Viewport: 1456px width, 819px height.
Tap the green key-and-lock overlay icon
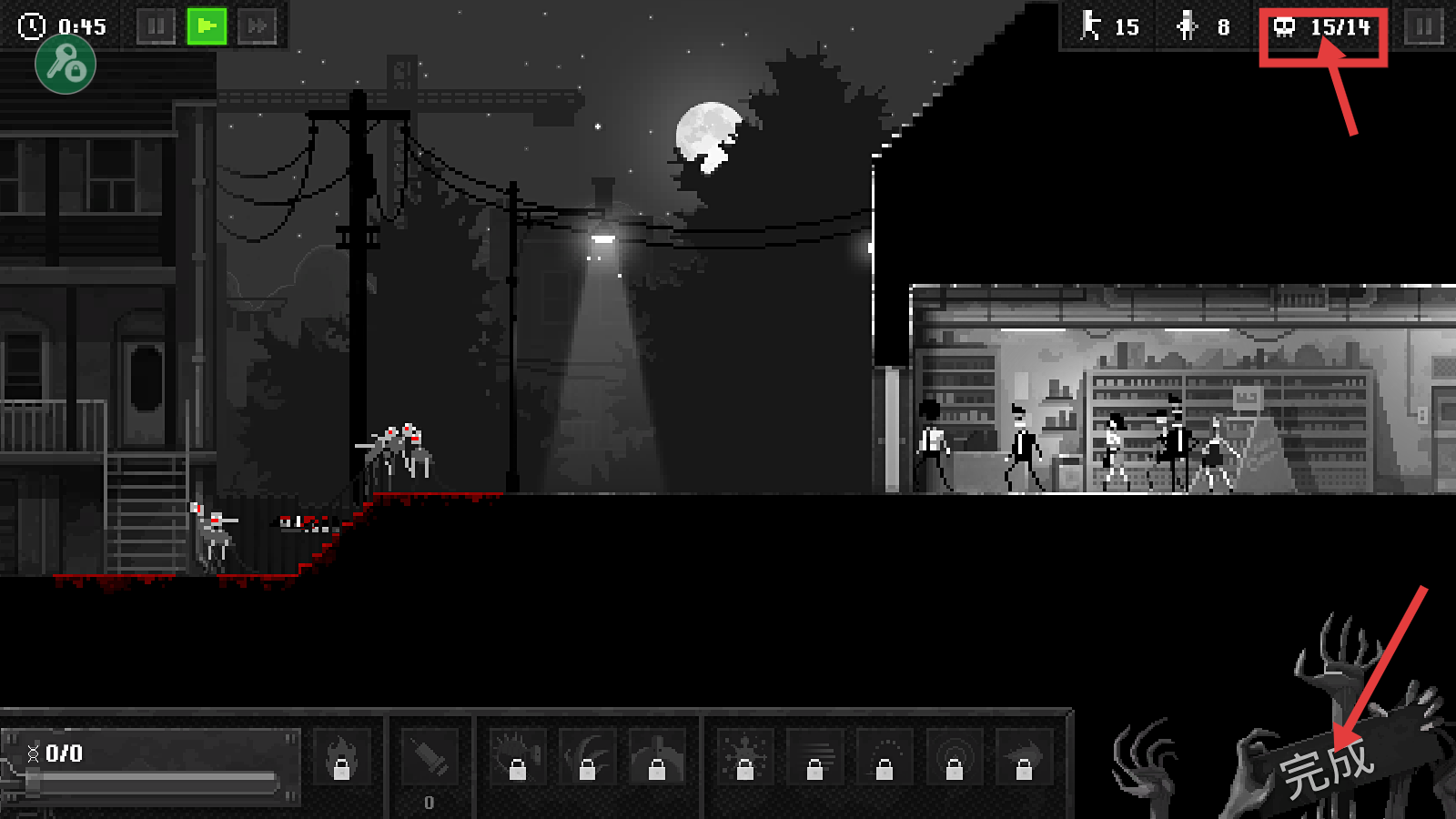click(x=66, y=65)
